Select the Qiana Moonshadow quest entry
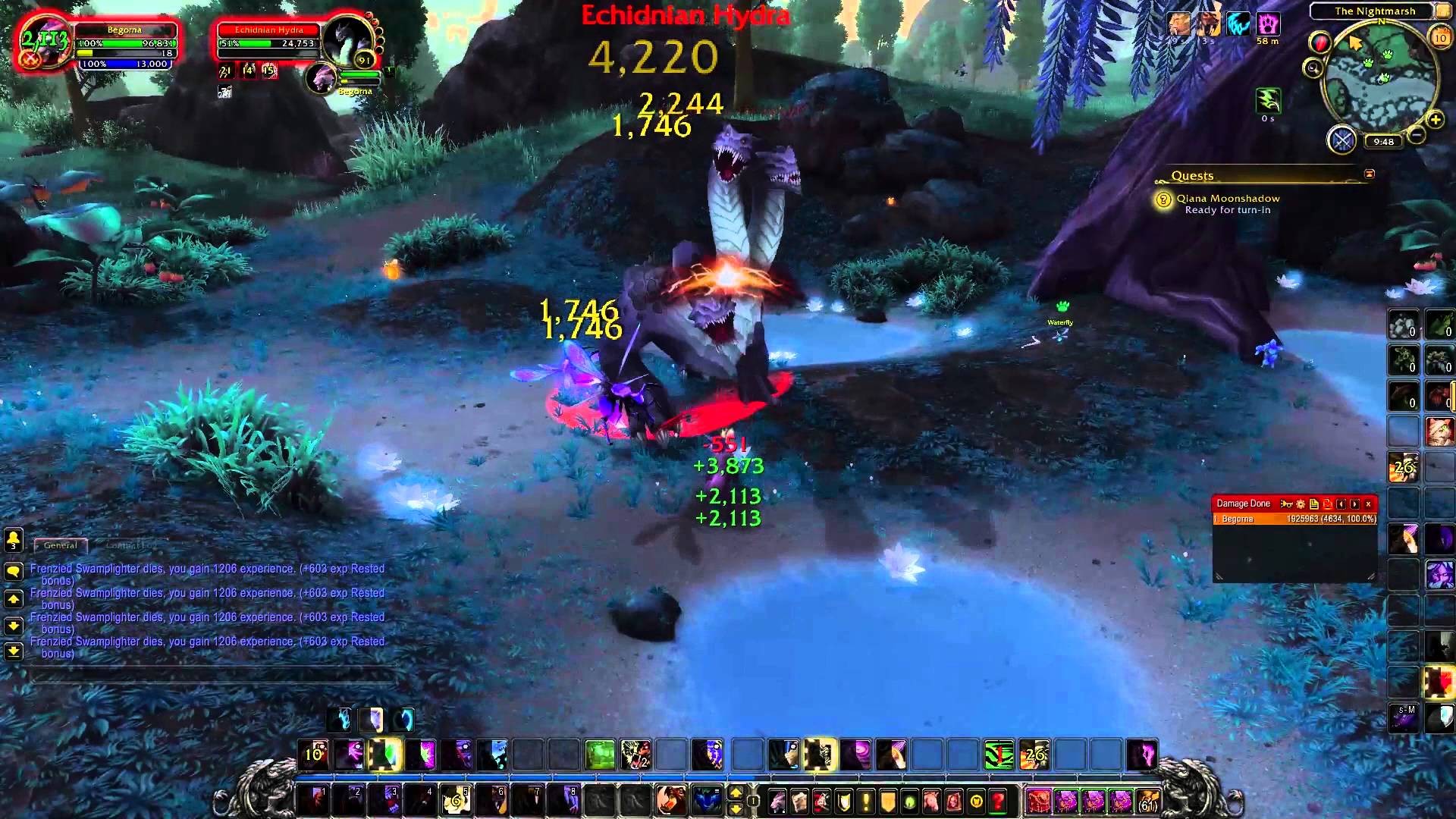This screenshot has height=819, width=1456. pyautogui.click(x=1227, y=199)
